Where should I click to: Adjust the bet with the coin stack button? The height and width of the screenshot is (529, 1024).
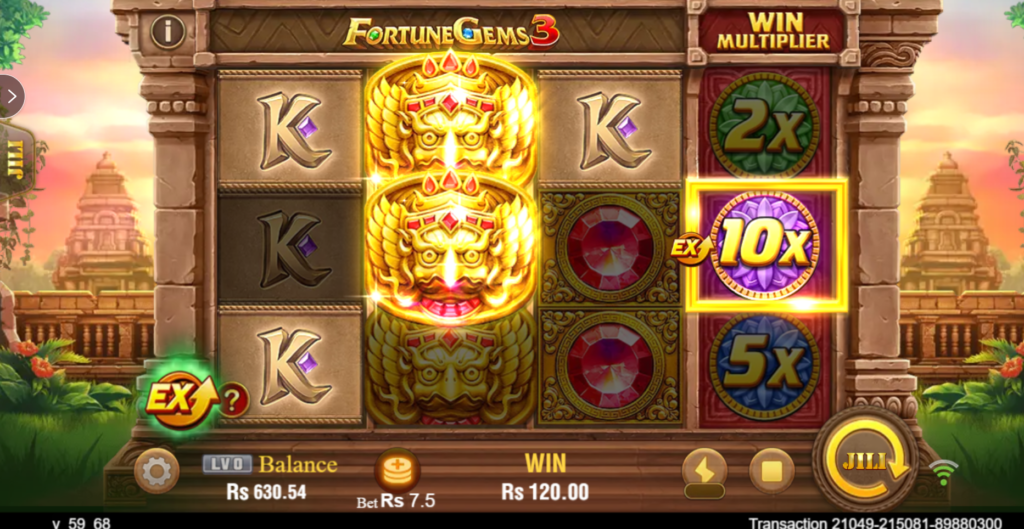pos(397,470)
